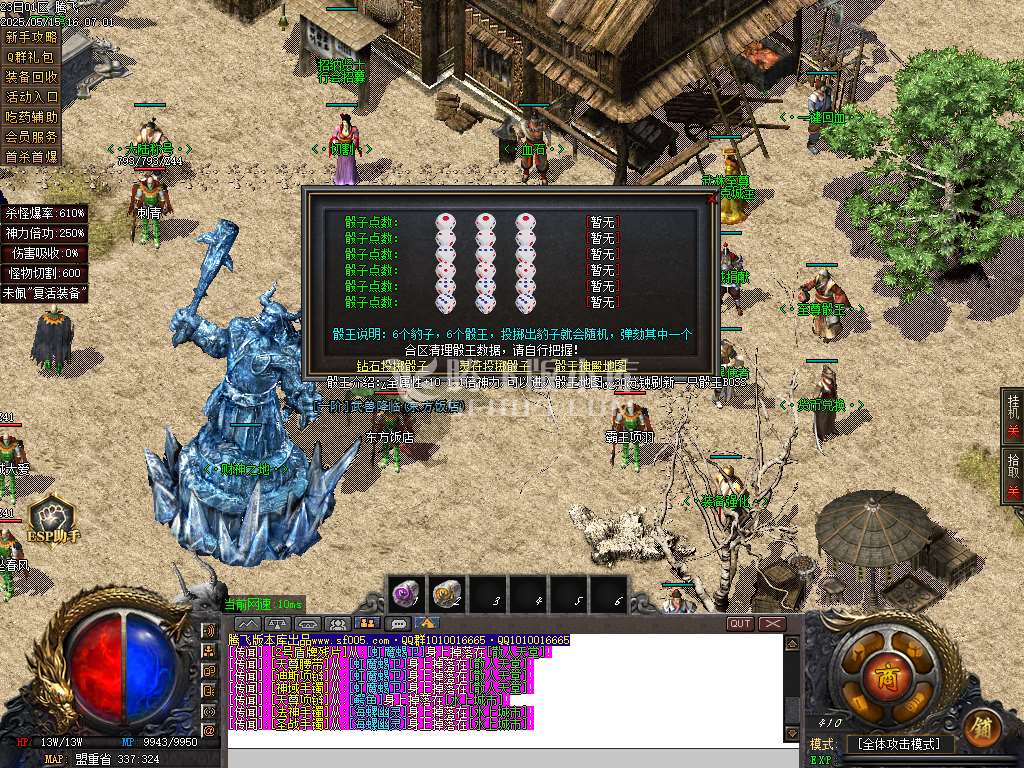
Task: Close the chat panel with the X button
Action: tap(772, 623)
